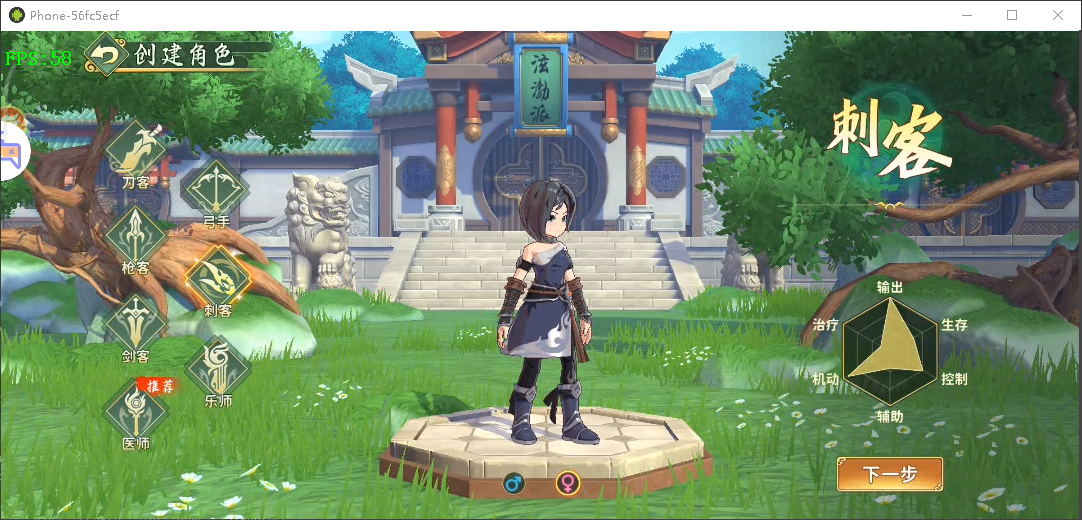Pick the 枪客 spear class
The height and width of the screenshot is (520, 1082).
136,236
